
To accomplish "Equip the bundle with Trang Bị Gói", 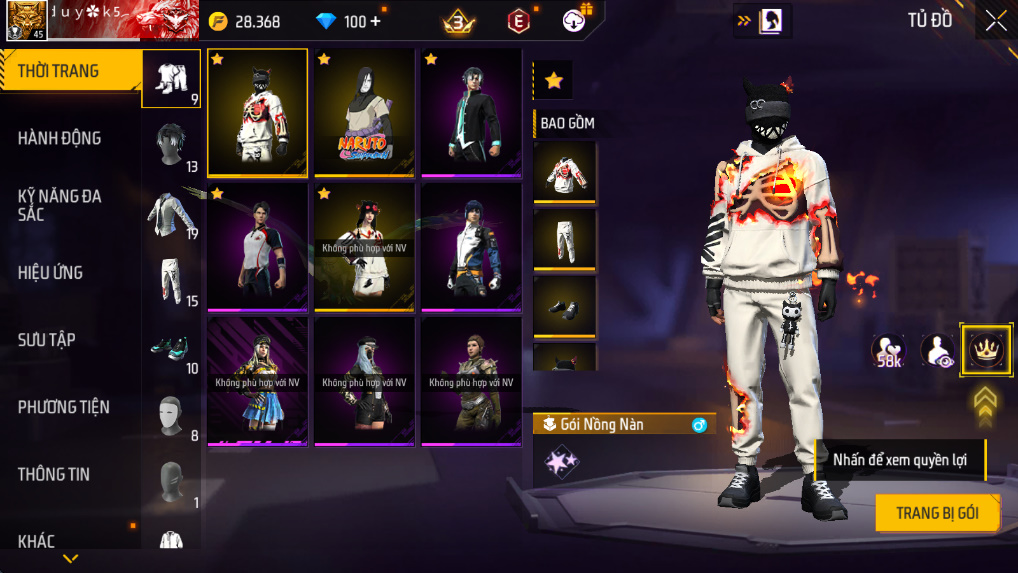I will [x=936, y=513].
